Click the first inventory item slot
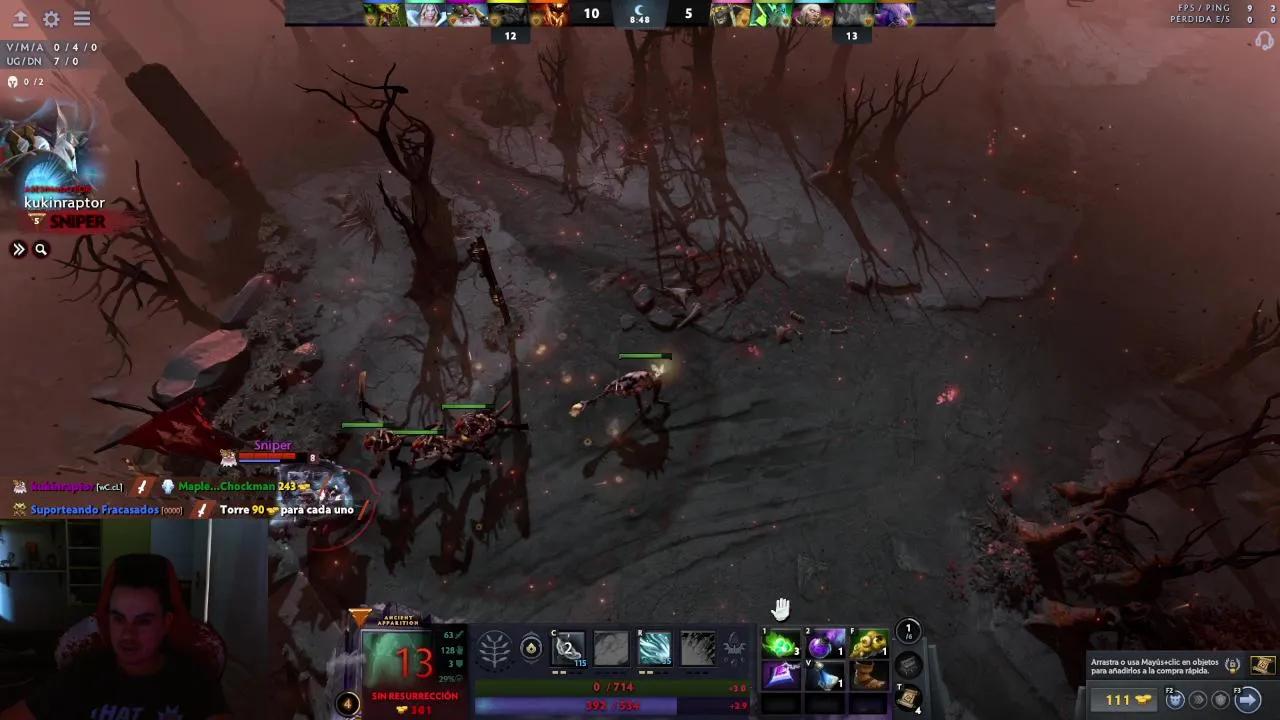This screenshot has height=720, width=1280. tap(780, 645)
